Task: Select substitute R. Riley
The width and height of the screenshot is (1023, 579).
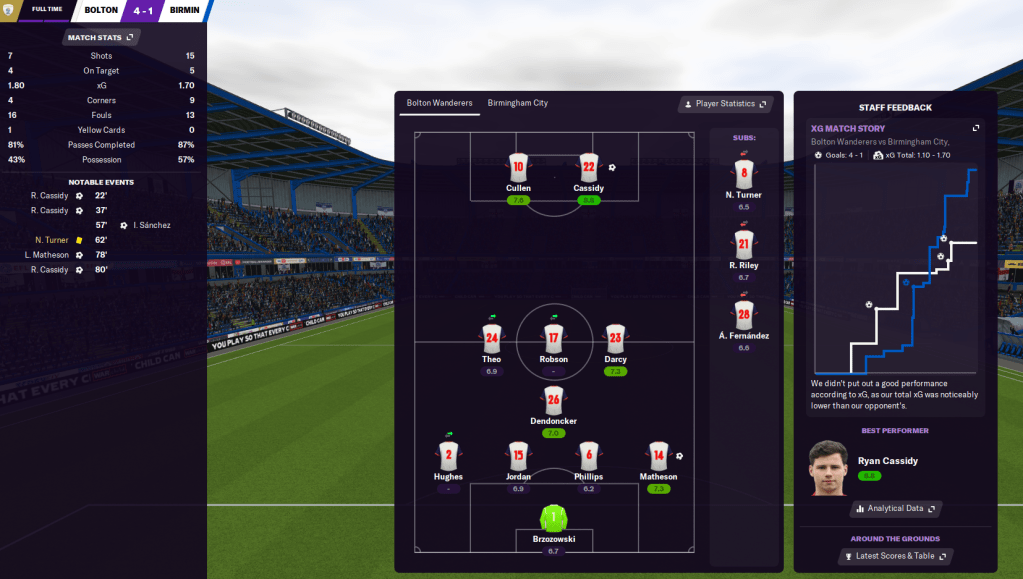Action: (x=743, y=244)
